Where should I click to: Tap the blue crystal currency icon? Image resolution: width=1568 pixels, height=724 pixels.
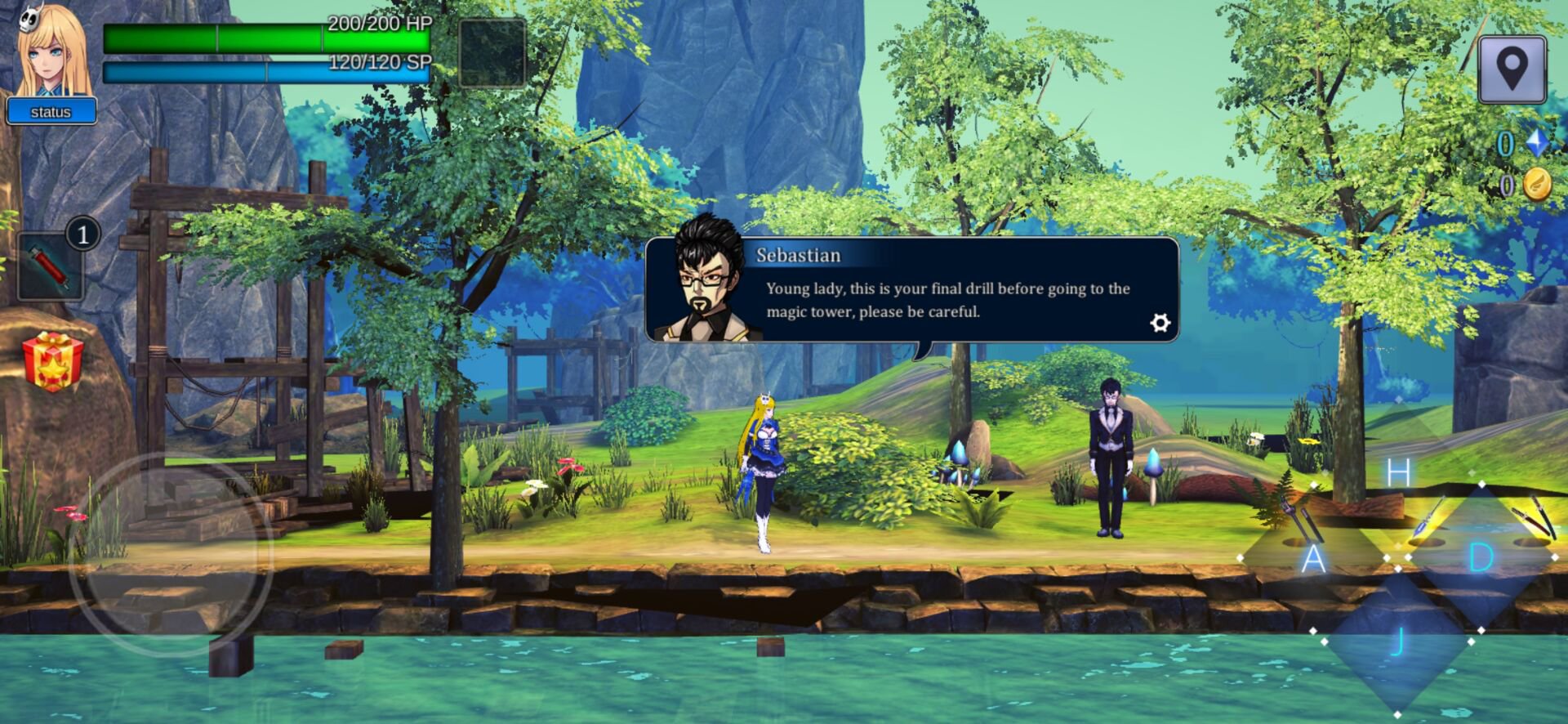point(1538,143)
